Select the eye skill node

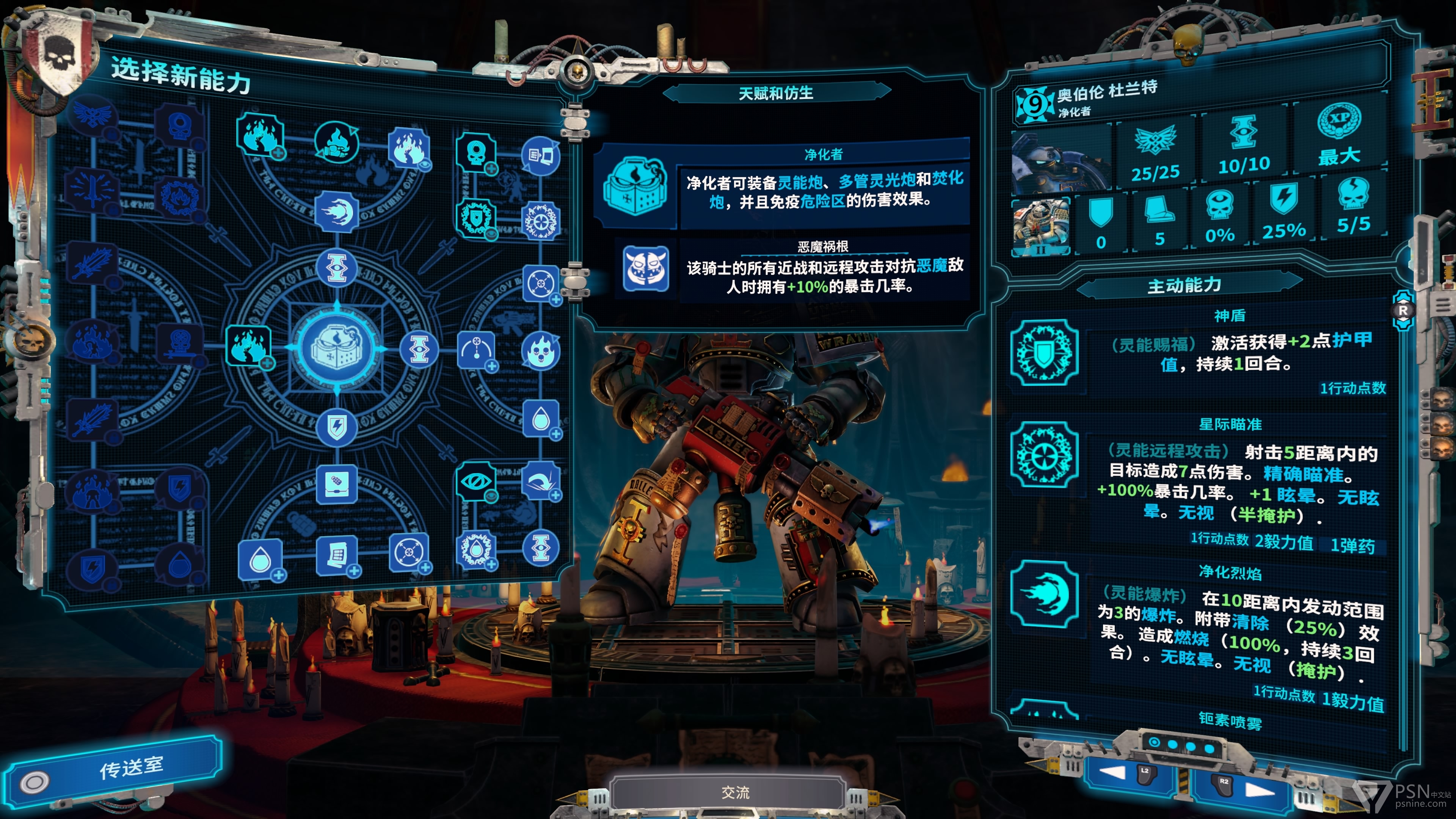[x=475, y=482]
